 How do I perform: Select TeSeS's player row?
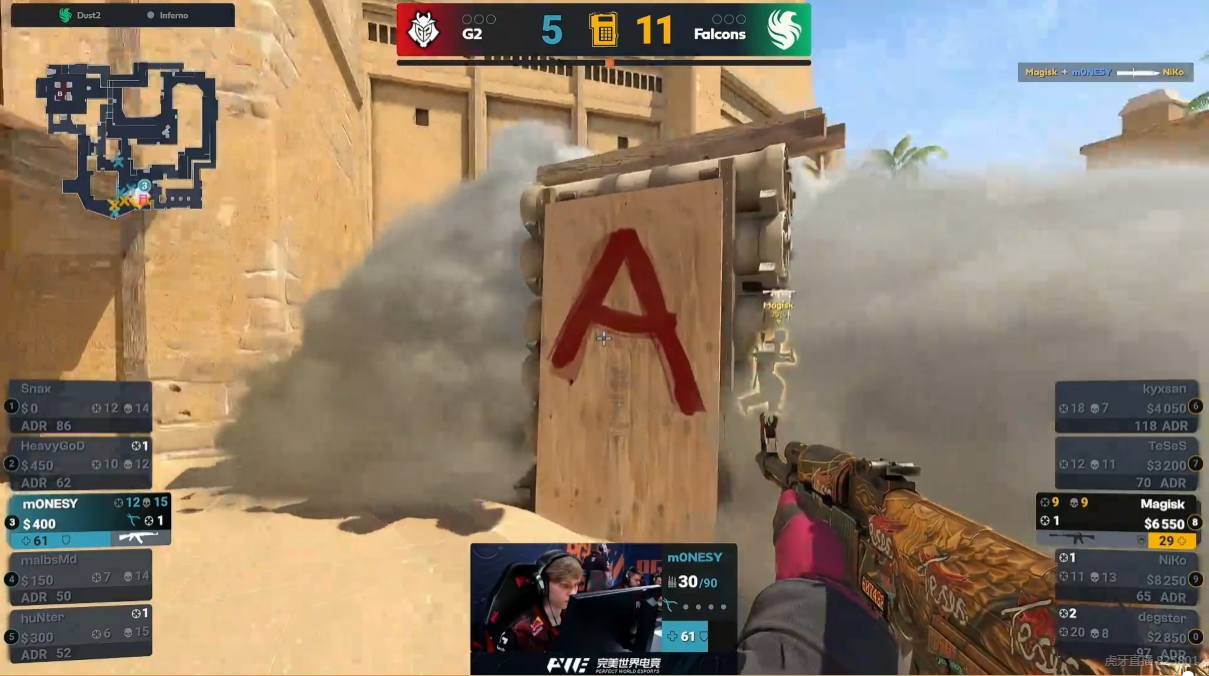(x=1127, y=462)
